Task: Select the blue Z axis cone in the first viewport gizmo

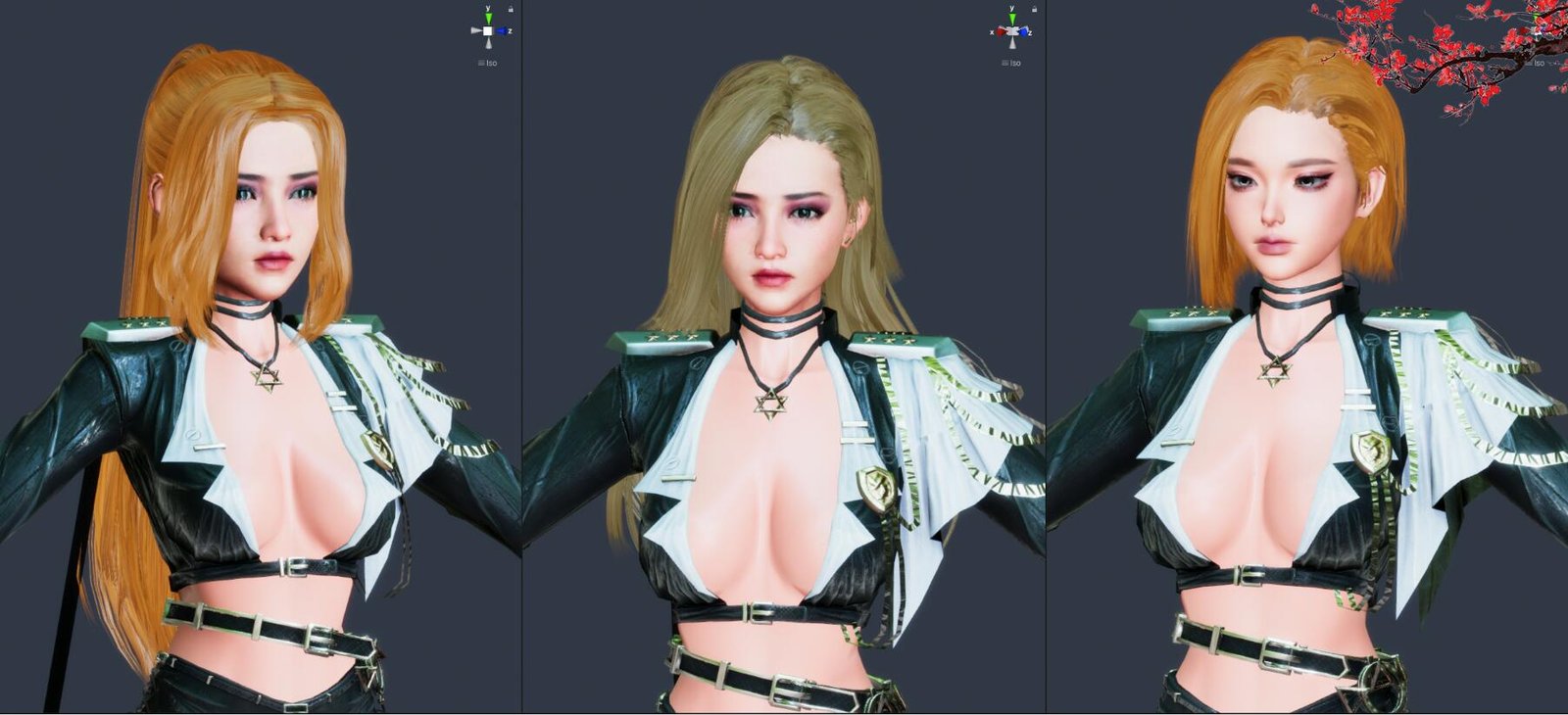Action: click(x=503, y=30)
